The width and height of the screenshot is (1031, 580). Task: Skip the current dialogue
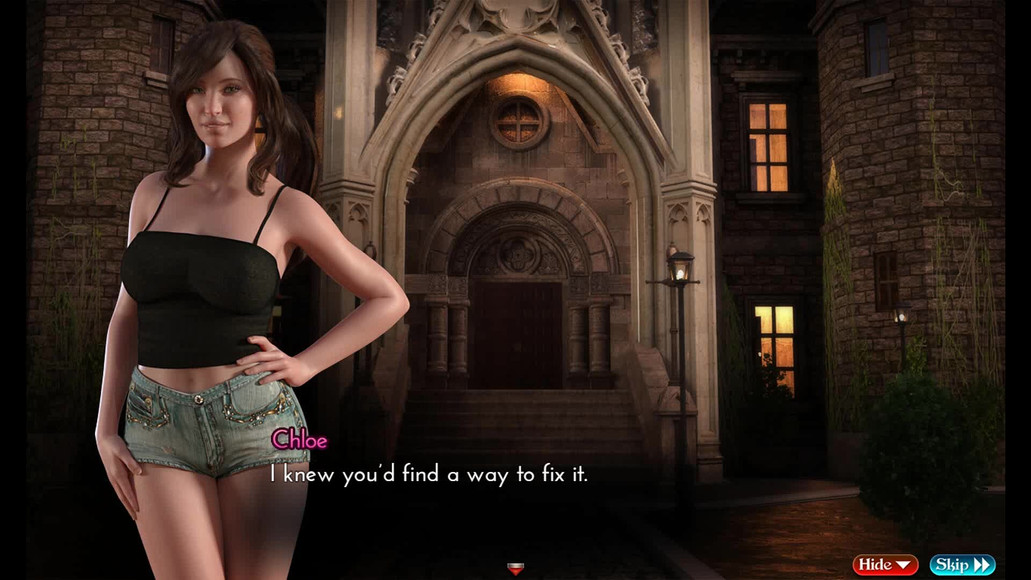pos(962,565)
